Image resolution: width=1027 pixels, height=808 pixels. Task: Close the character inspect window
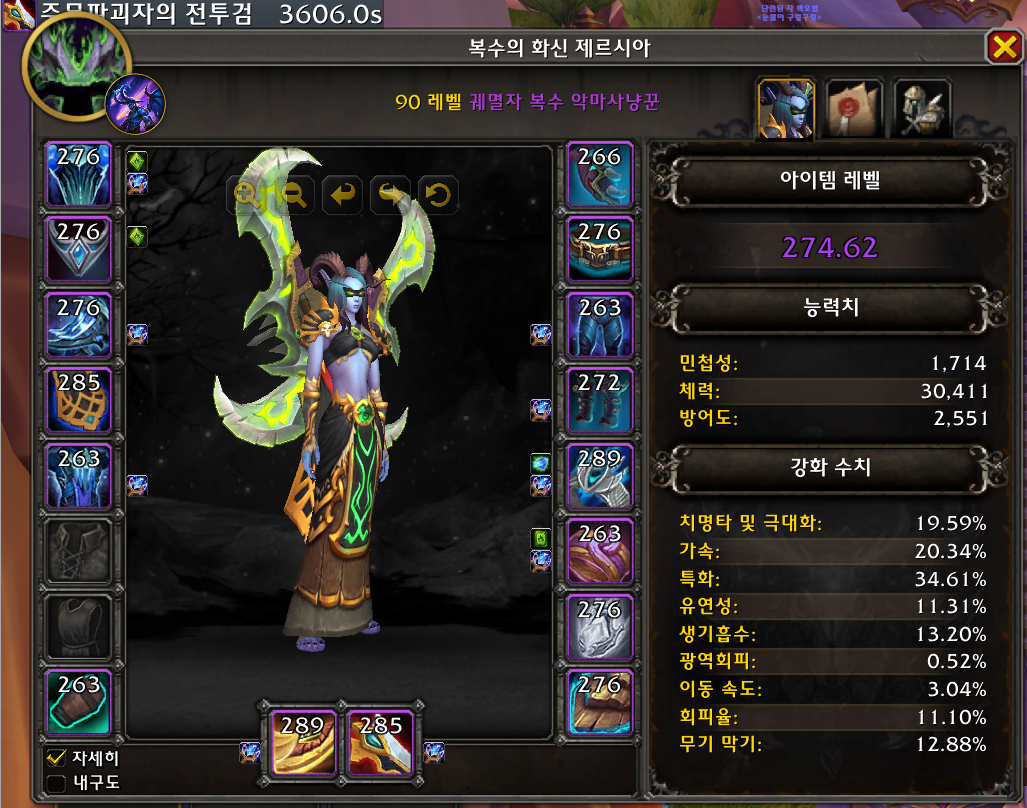coord(1001,47)
